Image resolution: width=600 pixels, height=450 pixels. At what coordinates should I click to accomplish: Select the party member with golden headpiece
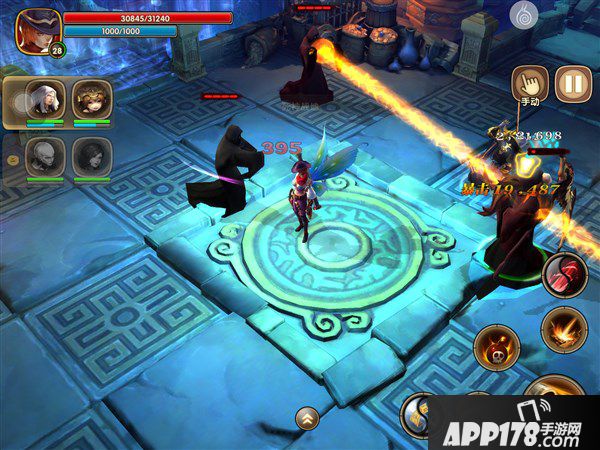point(91,98)
